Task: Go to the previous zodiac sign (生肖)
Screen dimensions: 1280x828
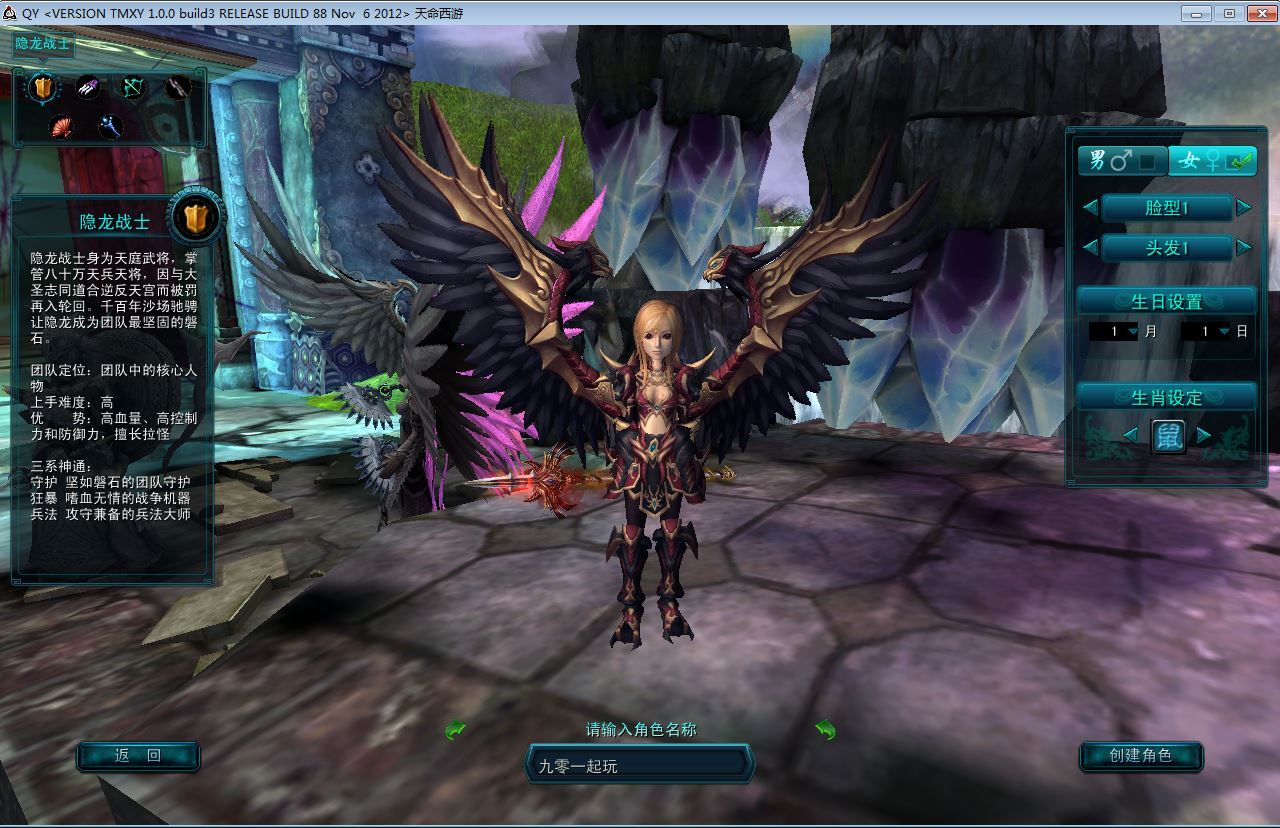Action: (1130, 435)
